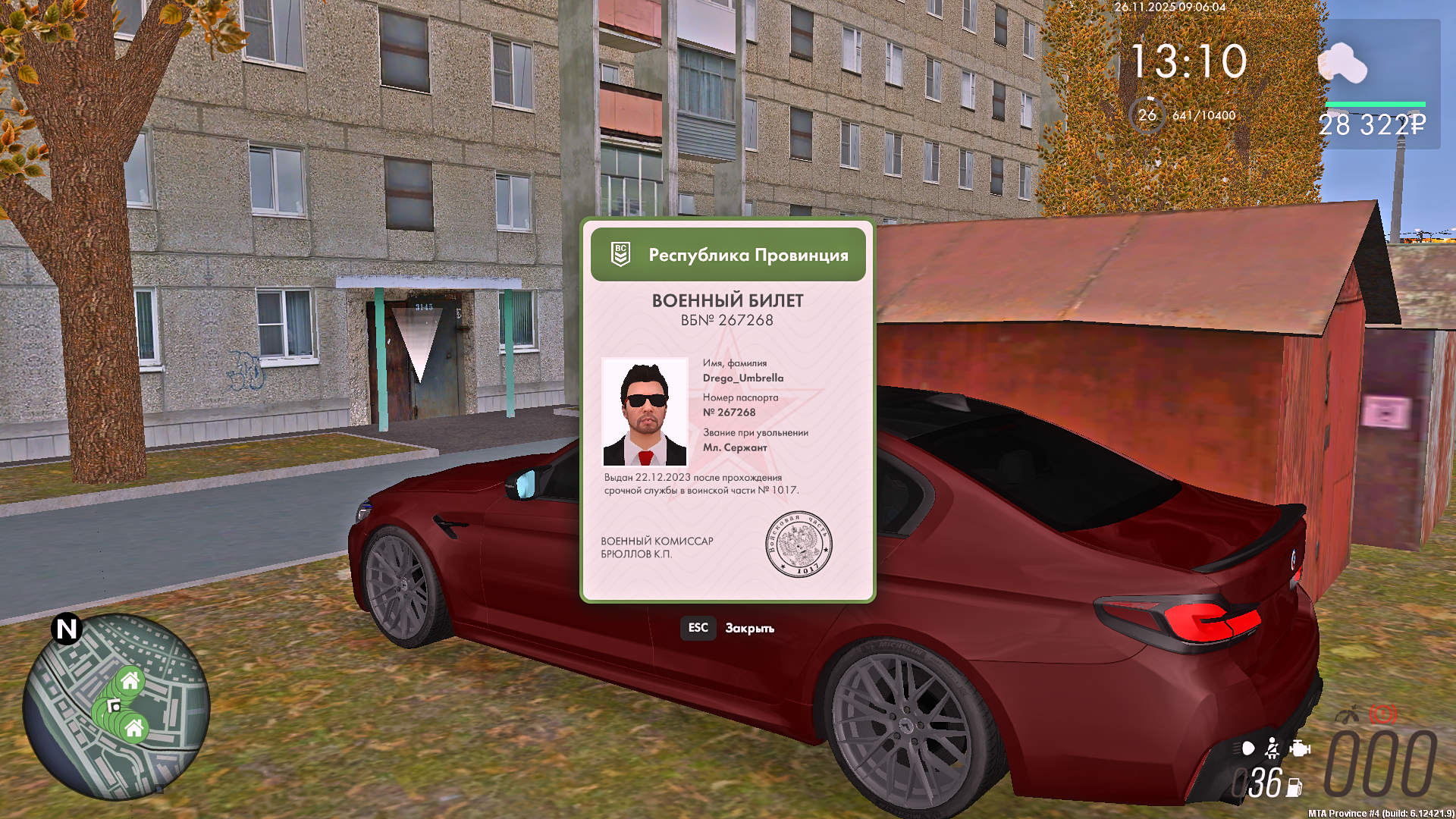Click the portrait photo on the military ID
The height and width of the screenshot is (819, 1456).
point(645,412)
